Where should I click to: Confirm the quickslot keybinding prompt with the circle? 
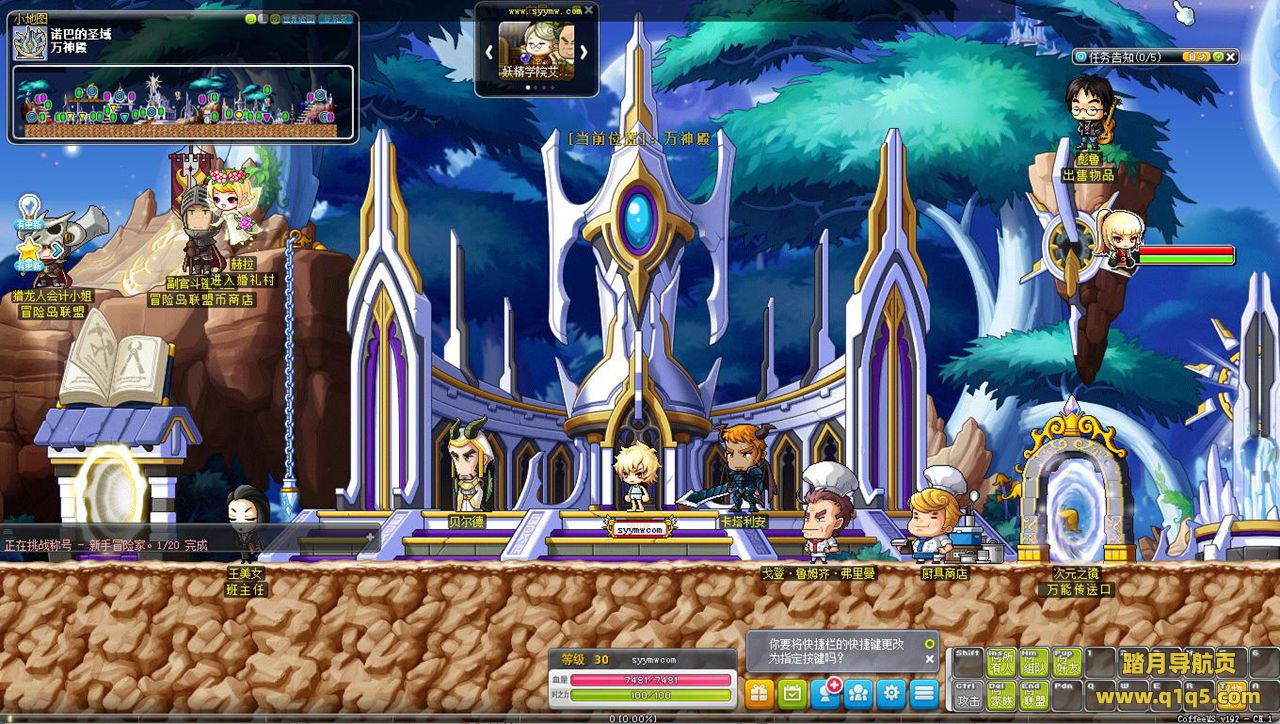(930, 644)
